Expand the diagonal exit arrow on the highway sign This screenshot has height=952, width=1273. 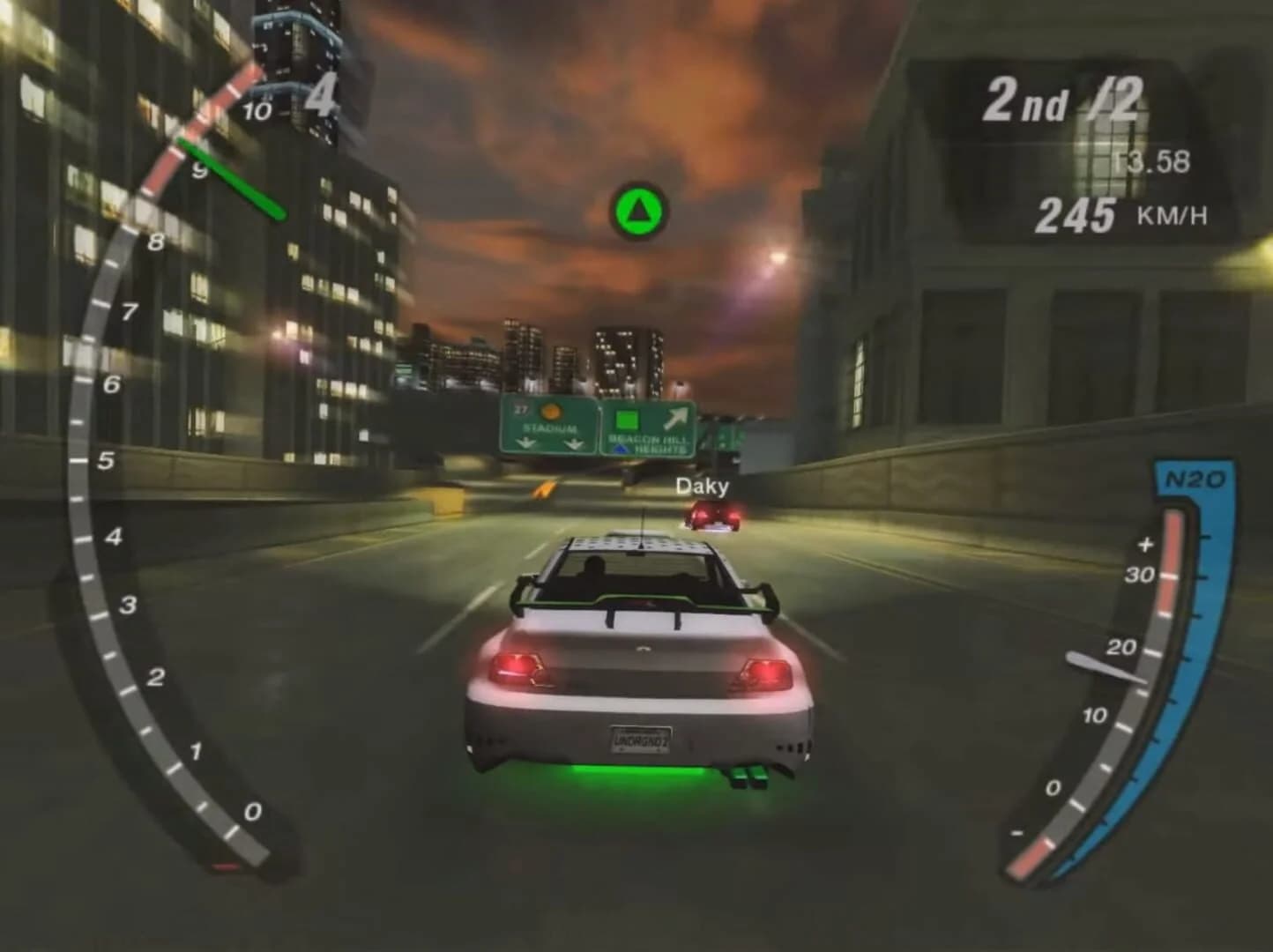pos(677,419)
